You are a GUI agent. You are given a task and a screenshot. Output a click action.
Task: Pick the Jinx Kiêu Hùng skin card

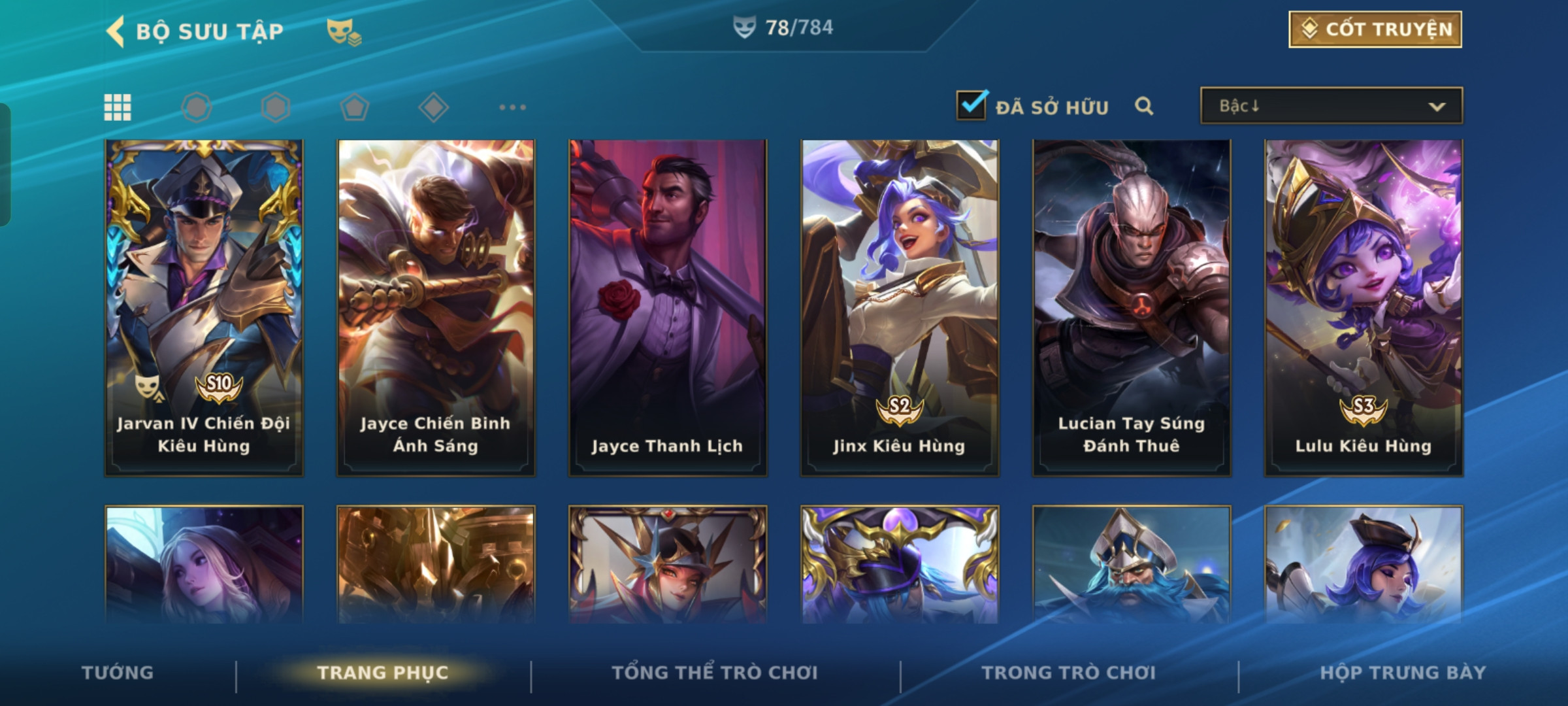tap(900, 307)
